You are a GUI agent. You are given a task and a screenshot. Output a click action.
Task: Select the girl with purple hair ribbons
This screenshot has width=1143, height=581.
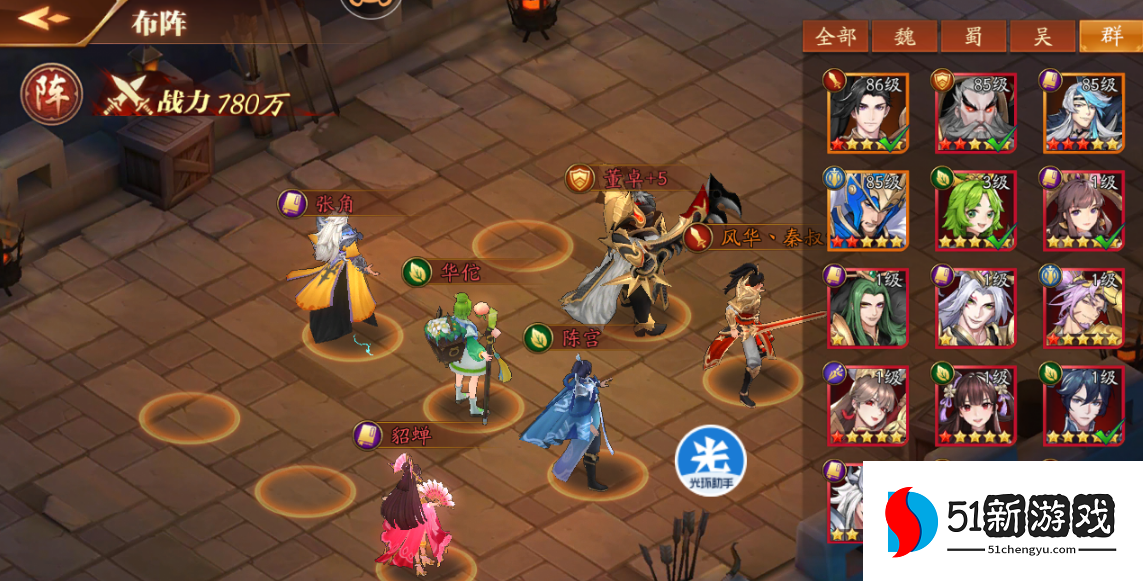point(973,403)
